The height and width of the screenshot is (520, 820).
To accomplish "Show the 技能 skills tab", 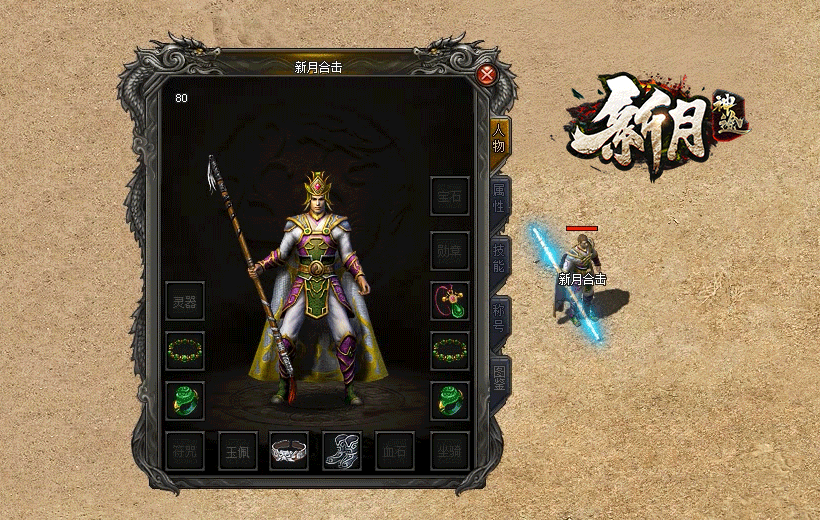I will pos(499,257).
